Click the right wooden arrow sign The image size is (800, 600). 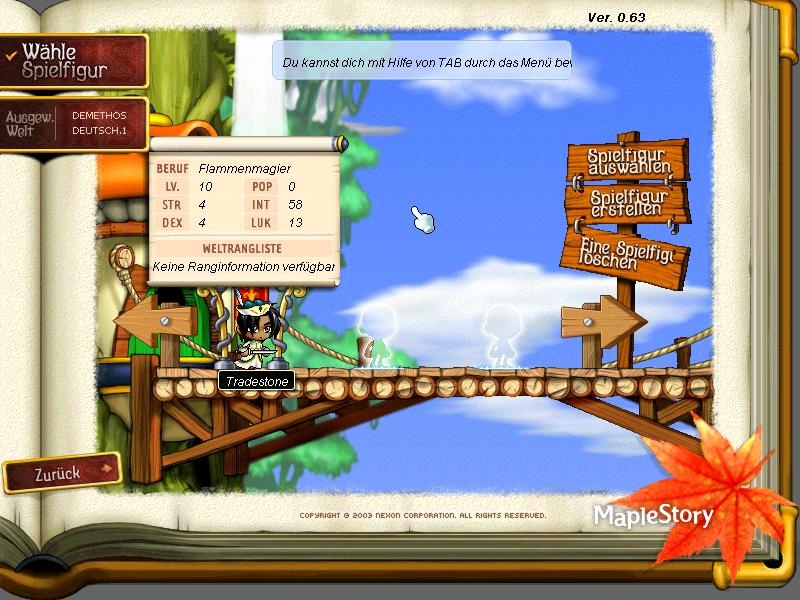(603, 321)
